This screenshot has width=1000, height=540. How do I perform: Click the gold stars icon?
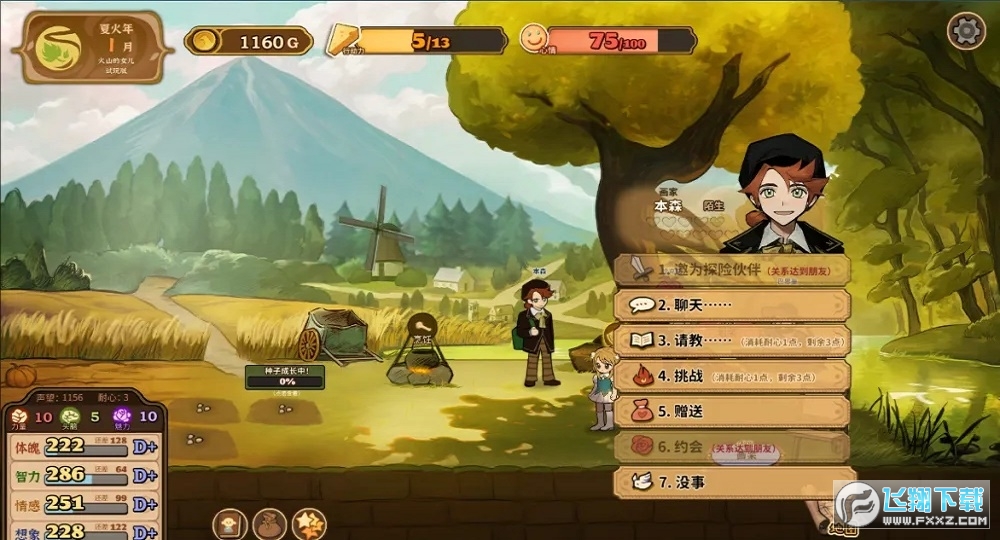click(x=308, y=523)
